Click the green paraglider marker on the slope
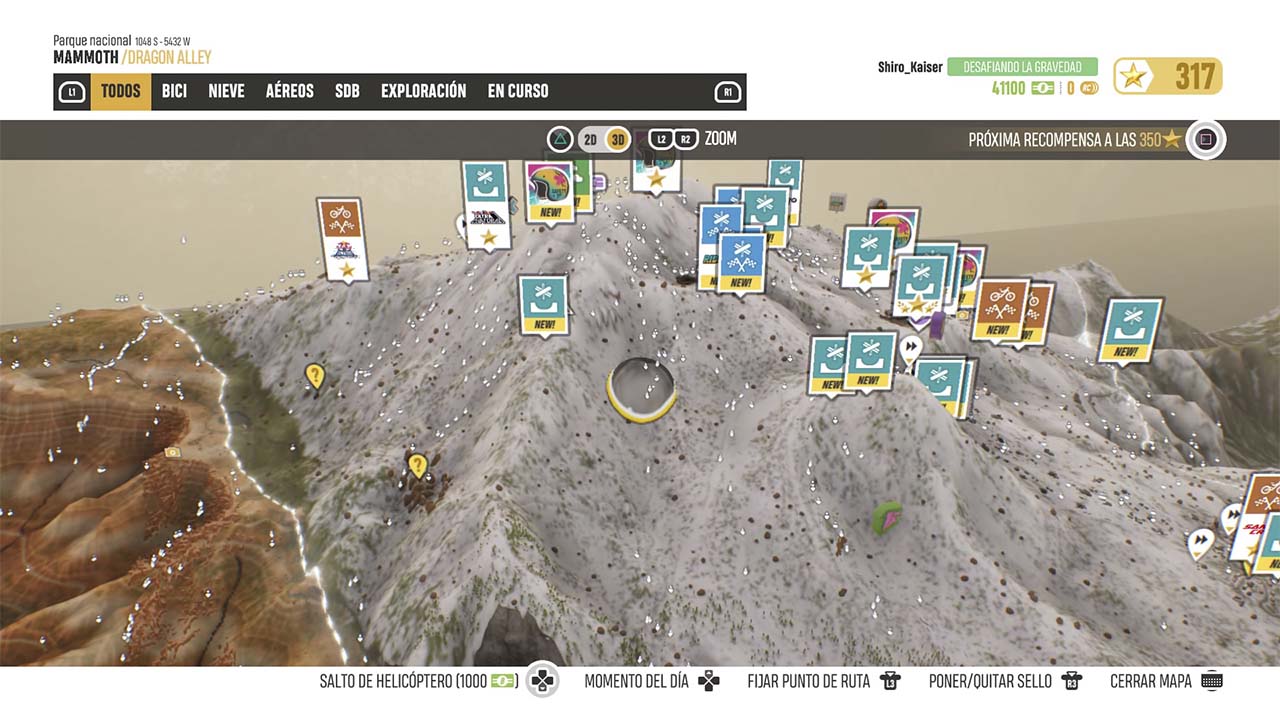 886,517
